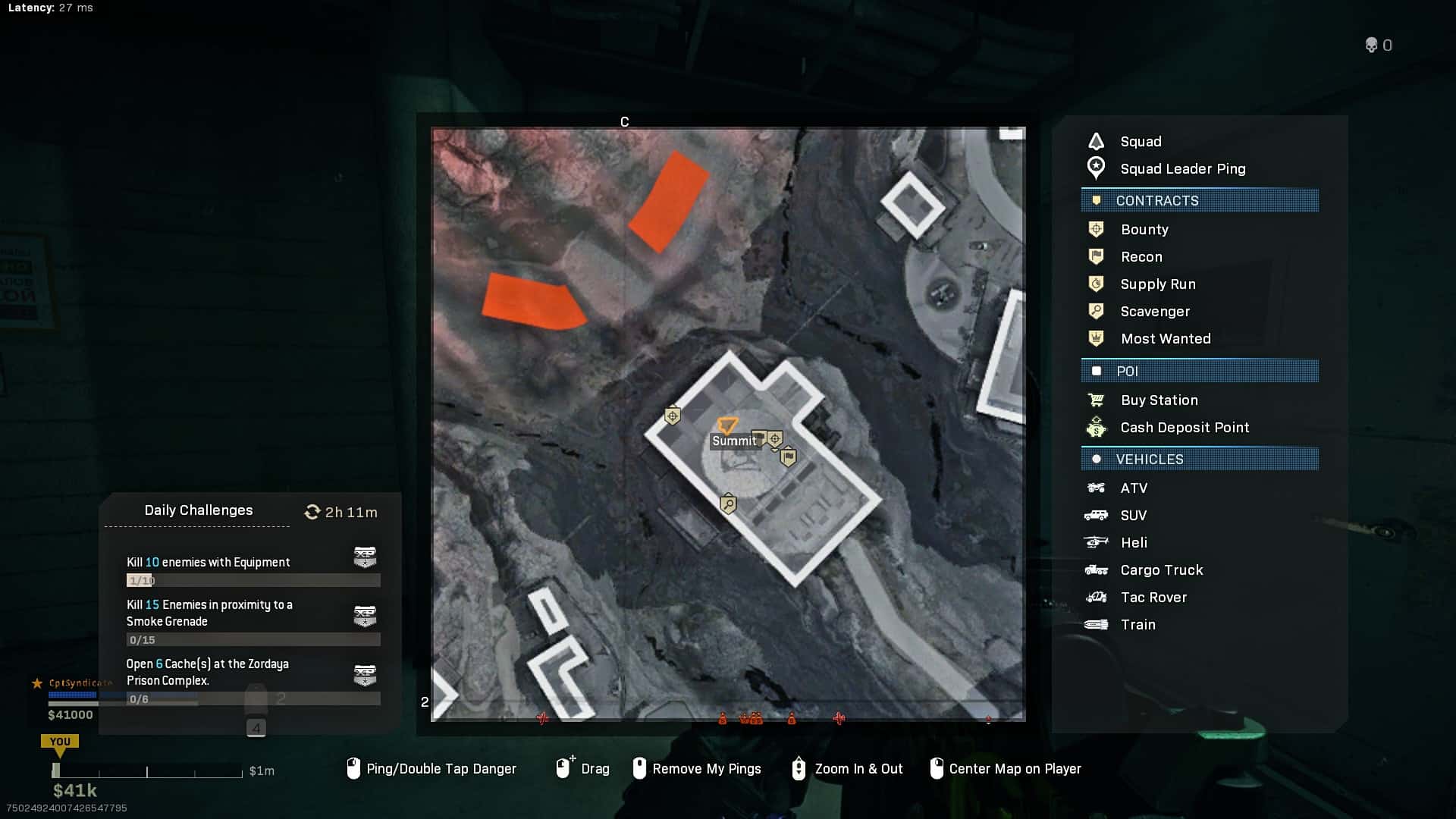This screenshot has height=819, width=1456.
Task: Choose Cargo Truck in the legend
Action: tap(1161, 570)
